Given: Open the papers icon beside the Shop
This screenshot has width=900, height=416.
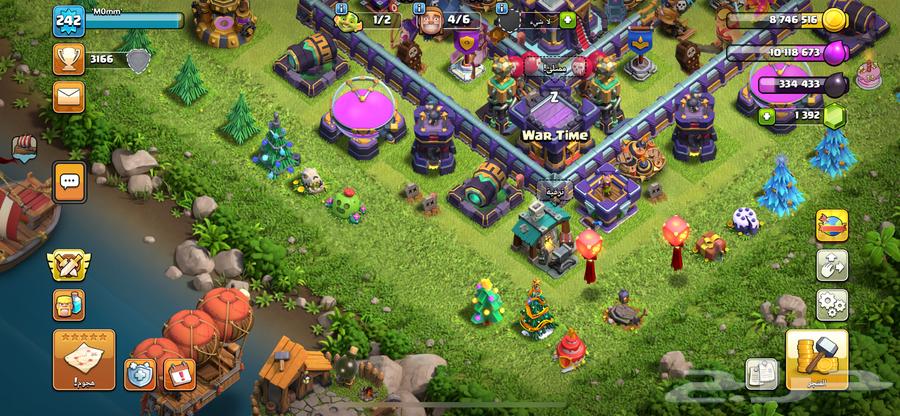Looking at the screenshot, I should tap(762, 373).
